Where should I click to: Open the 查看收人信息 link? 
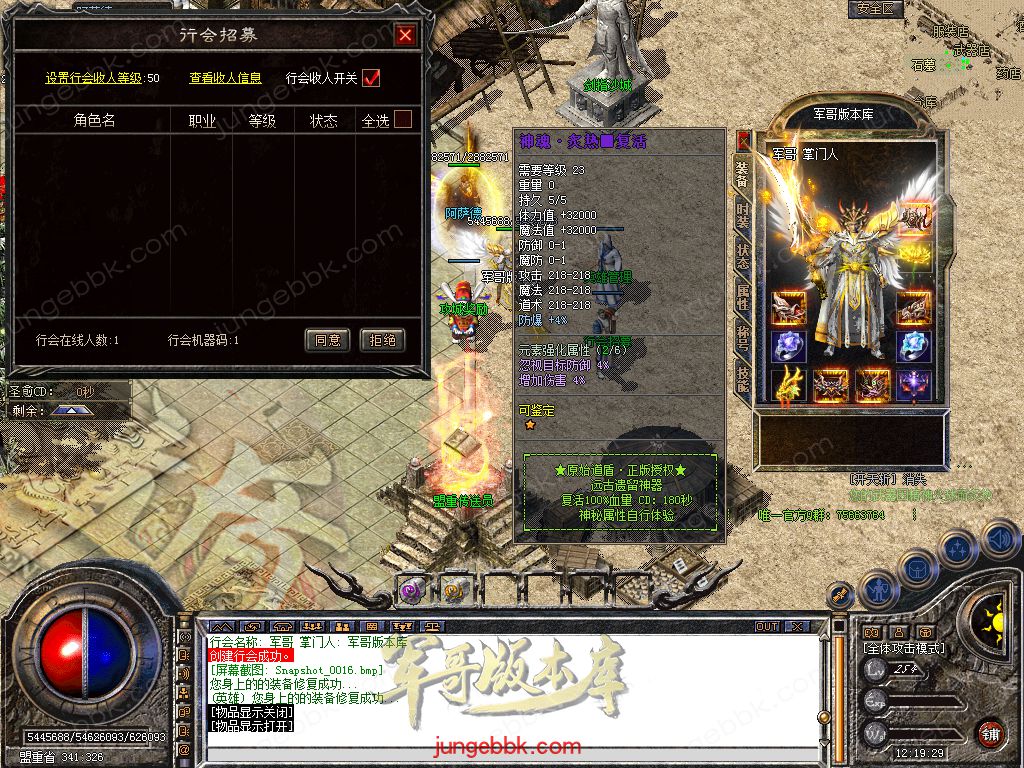225,78
